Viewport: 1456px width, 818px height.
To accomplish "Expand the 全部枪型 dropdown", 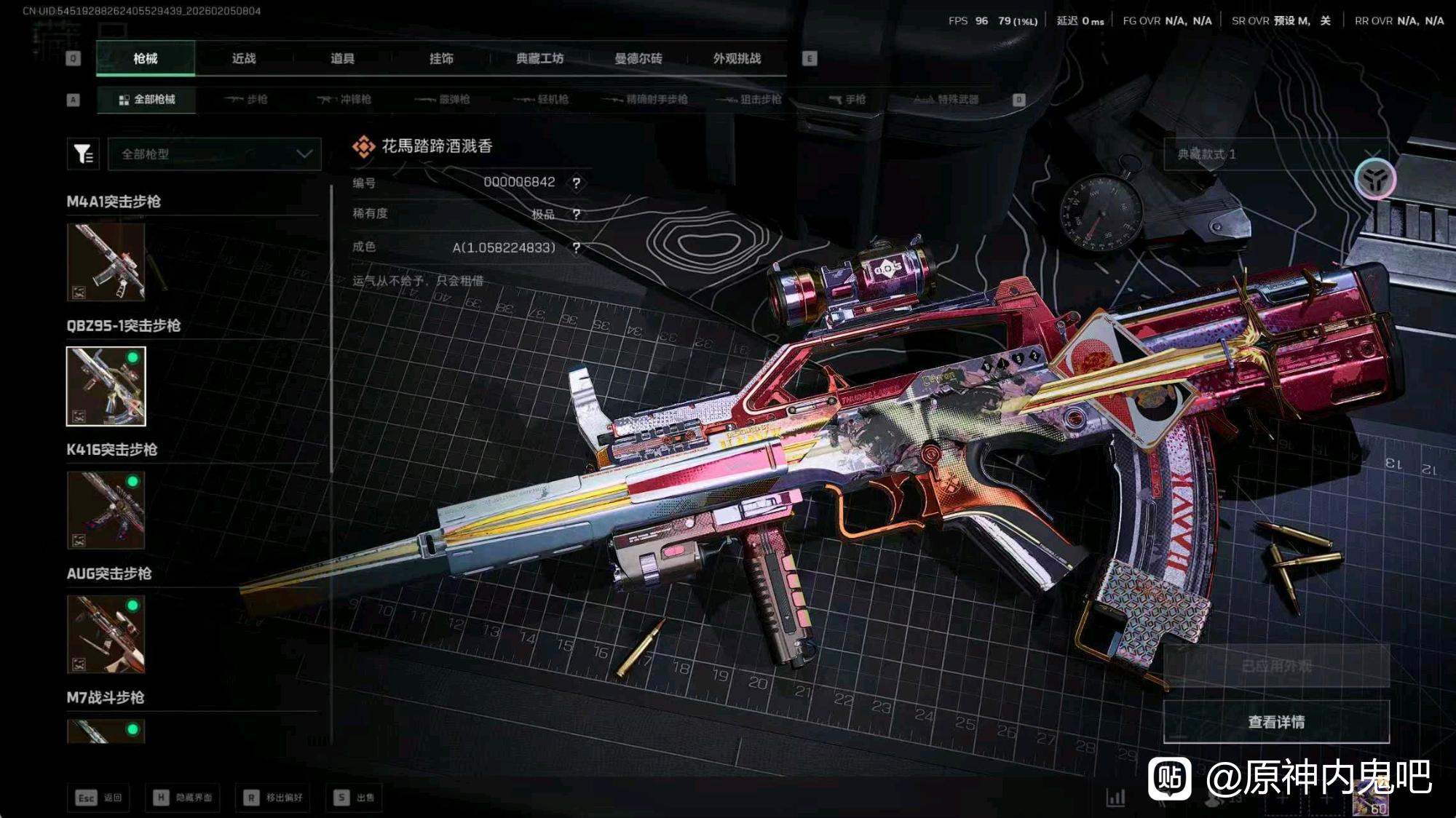I will coord(215,154).
